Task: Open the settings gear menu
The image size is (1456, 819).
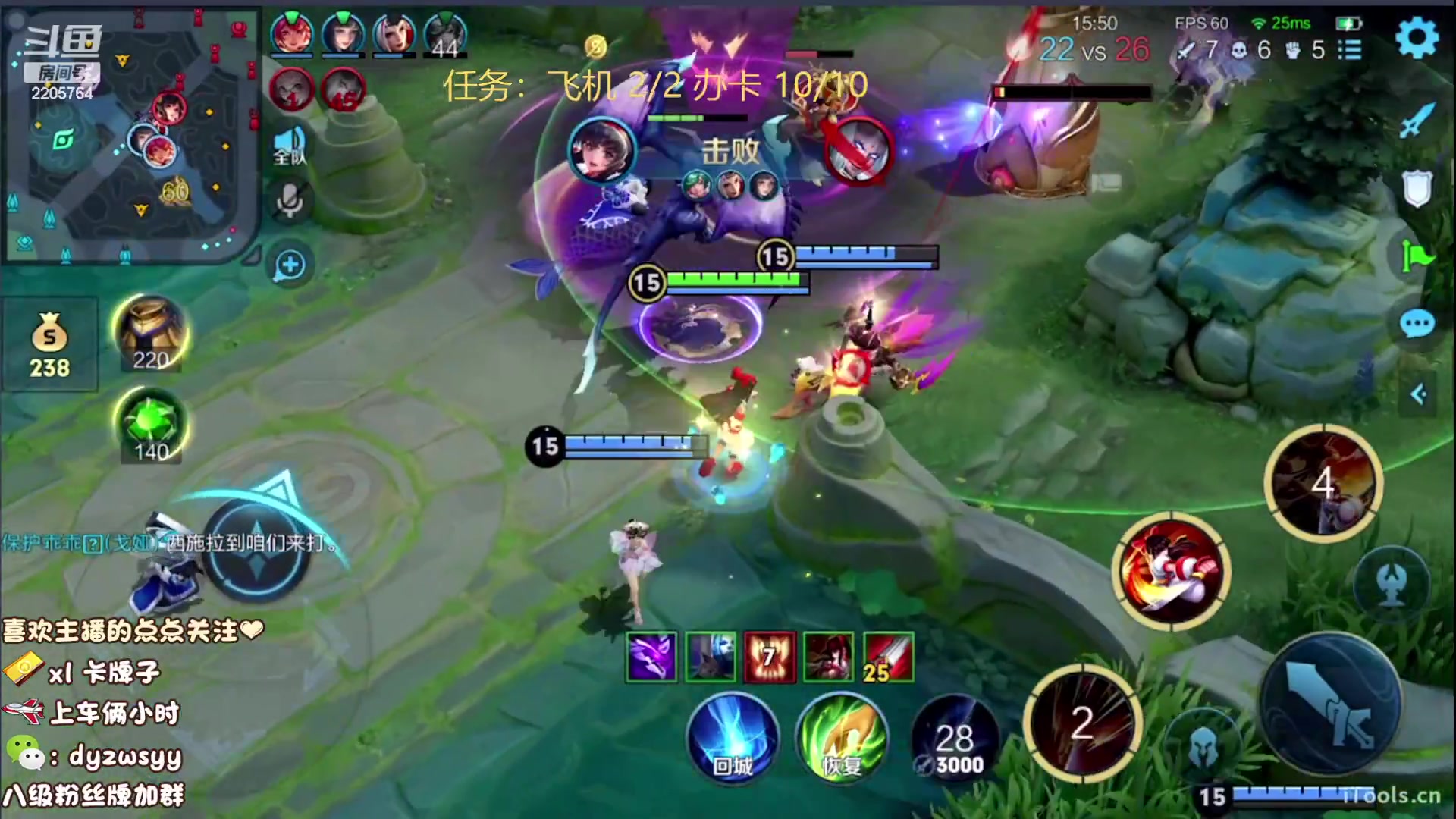Action: (1416, 38)
